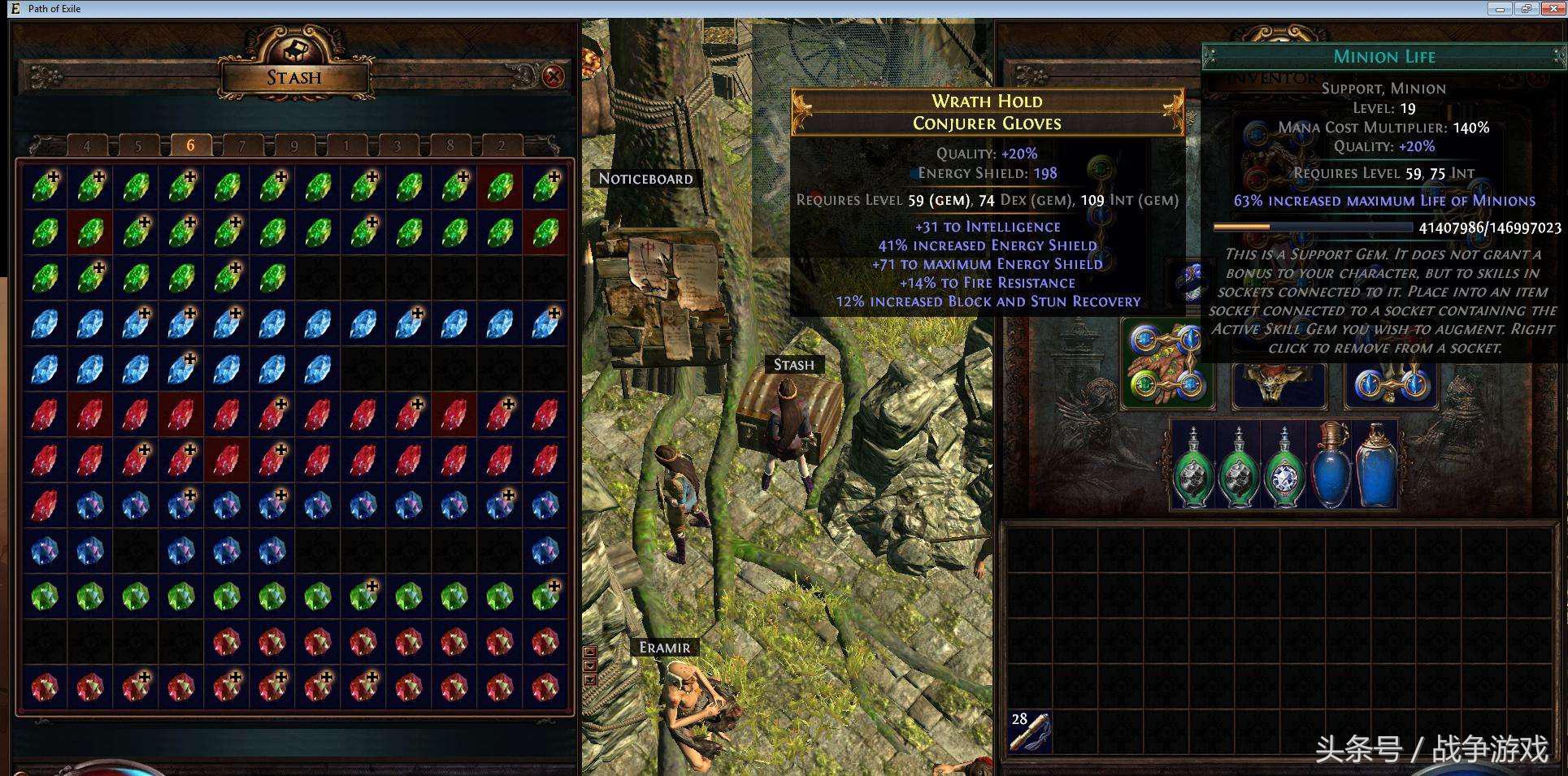Close the Path of Exile window

[x=1553, y=9]
